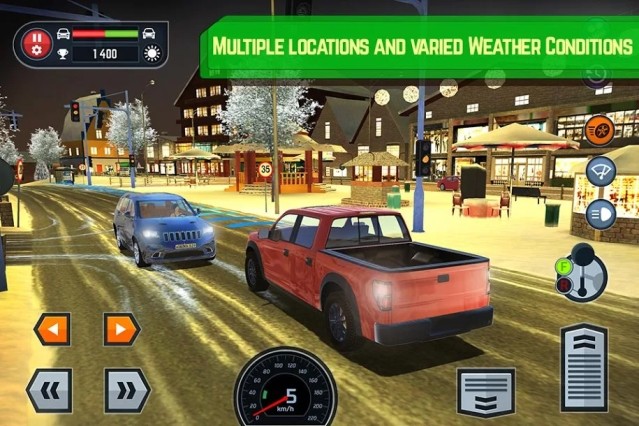Click the orange tire traction icon
The height and width of the screenshot is (426, 639).
pyautogui.click(x=599, y=129)
